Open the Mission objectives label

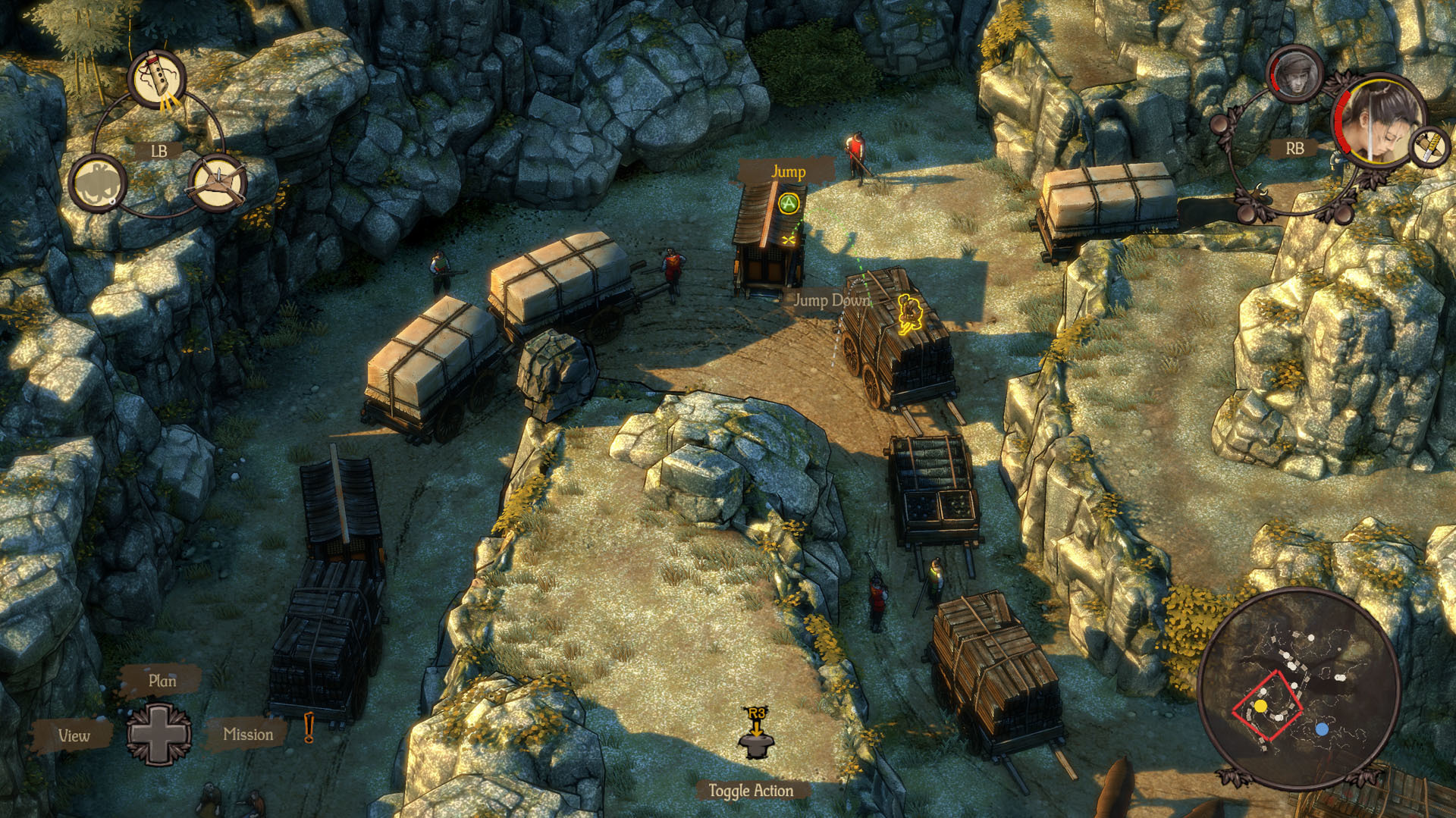(248, 734)
